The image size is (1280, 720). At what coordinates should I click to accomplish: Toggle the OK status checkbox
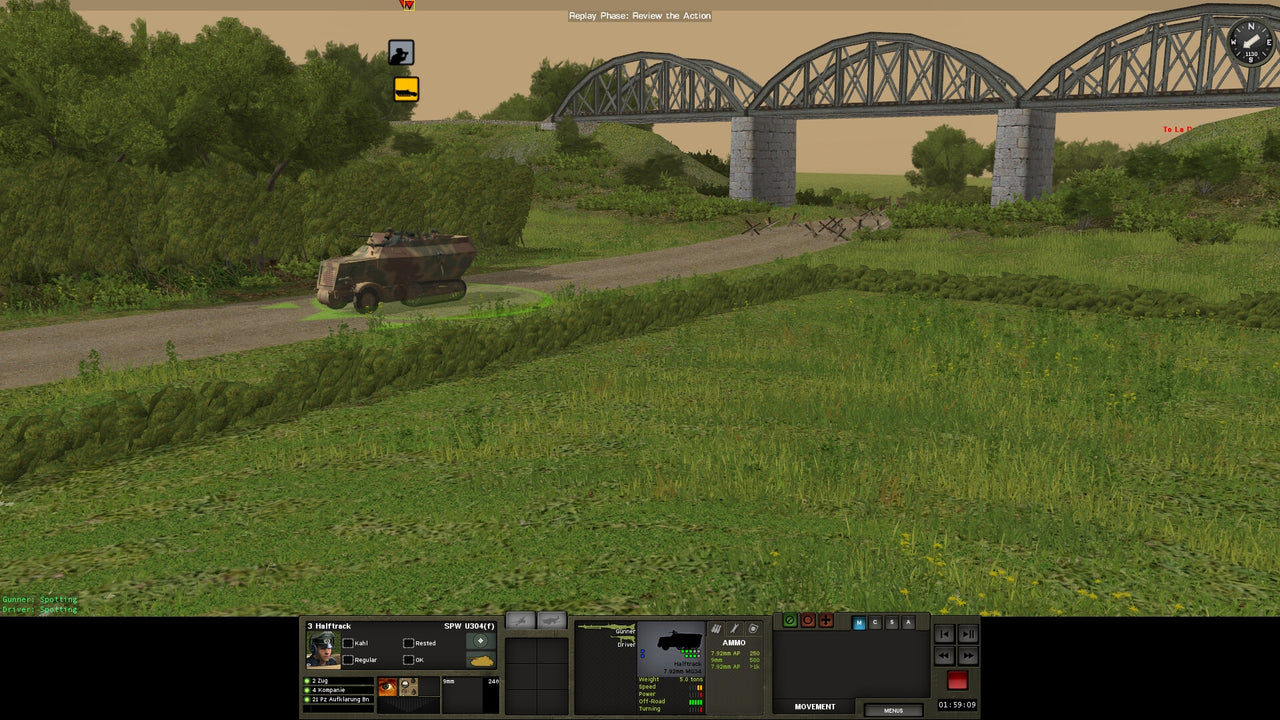[409, 660]
